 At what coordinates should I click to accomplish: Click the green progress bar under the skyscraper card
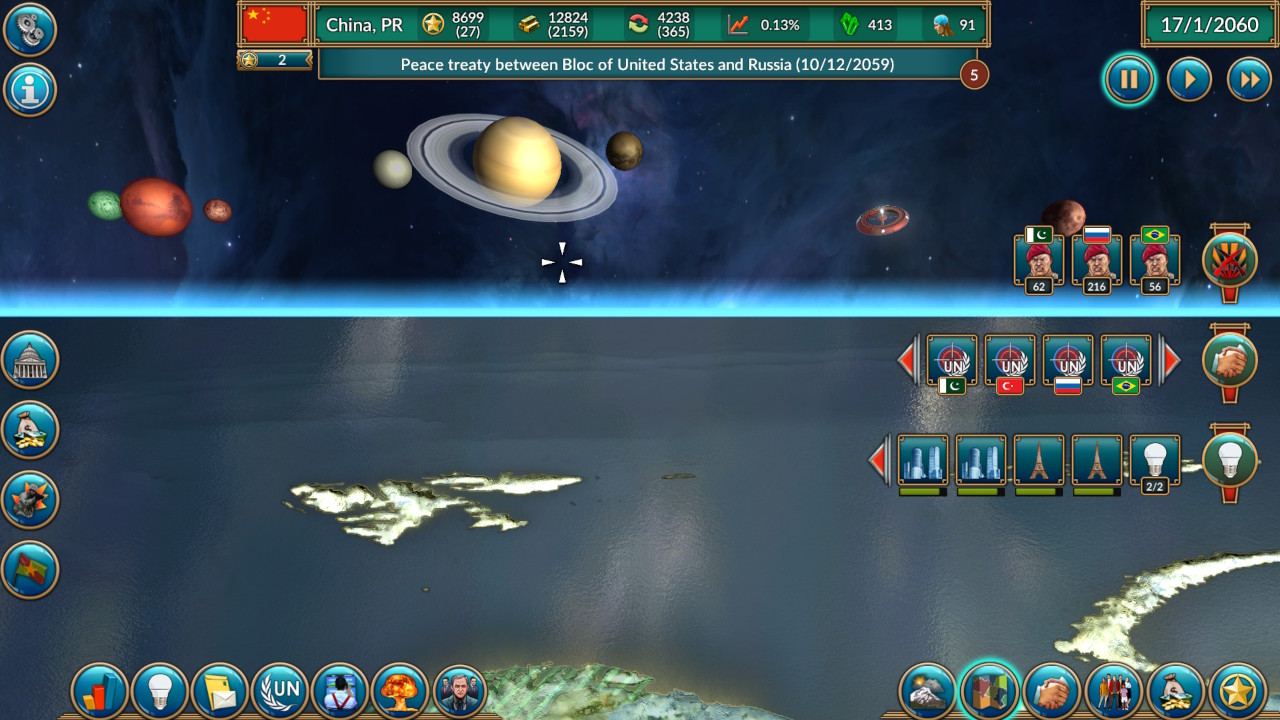pos(921,491)
